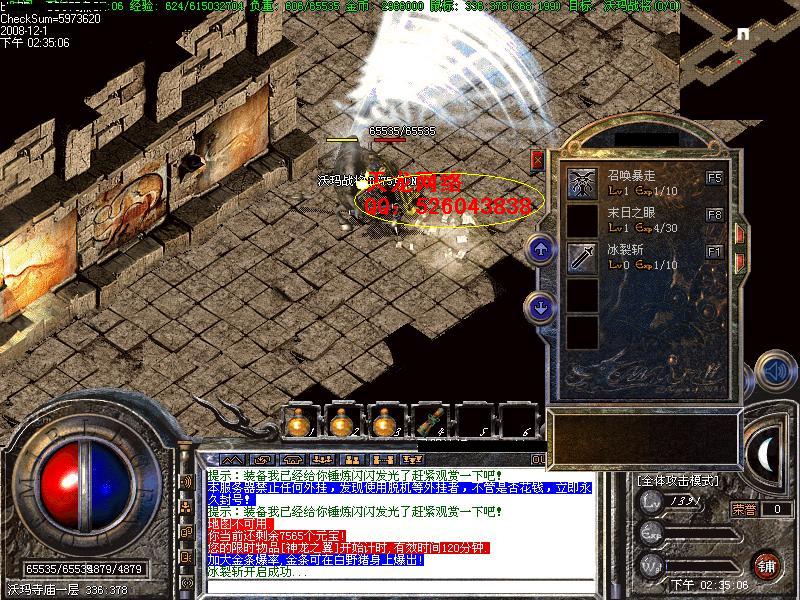Close the skill panel with the red X
Viewport: 800px width, 600px height.
click(538, 159)
